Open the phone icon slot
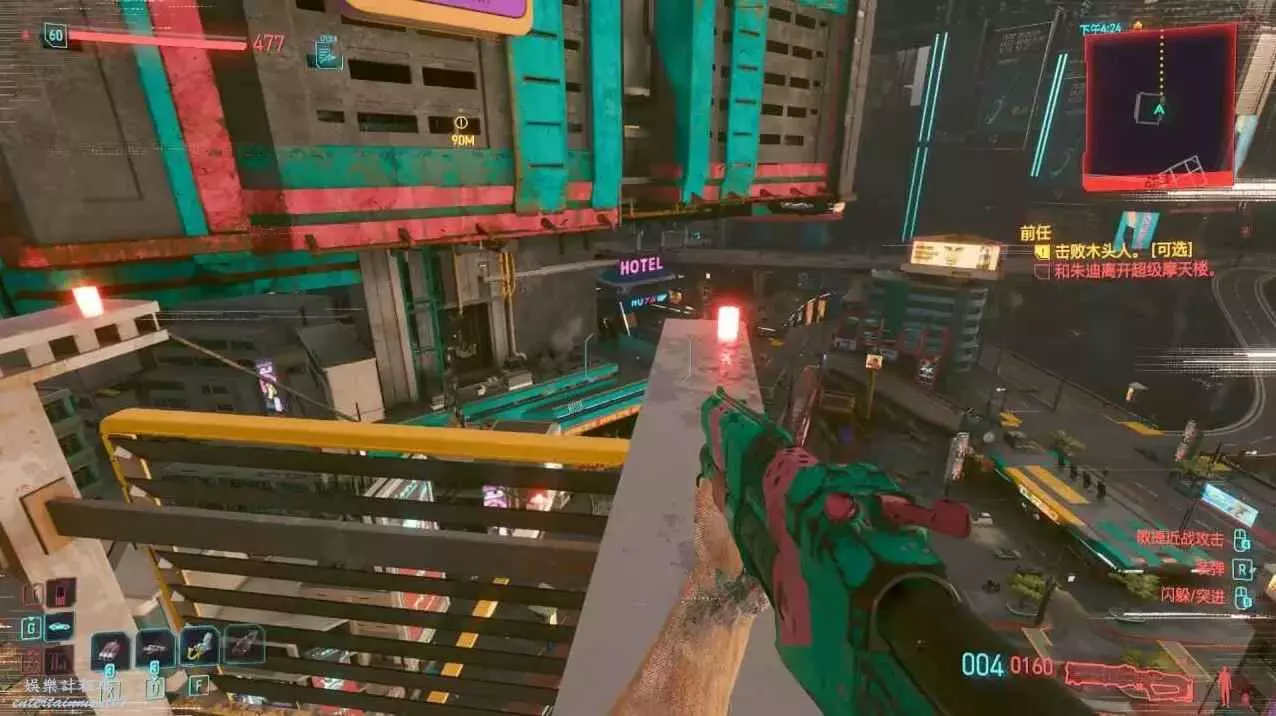This screenshot has height=716, width=1276. (x=60, y=593)
